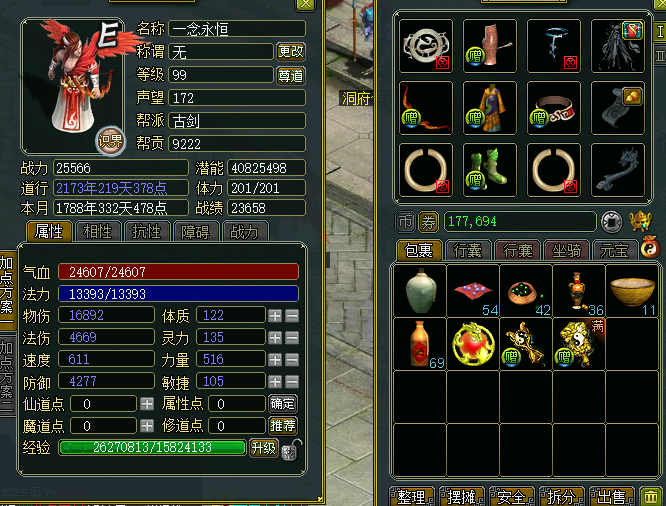Switch to the 相性 tab

coord(98,232)
